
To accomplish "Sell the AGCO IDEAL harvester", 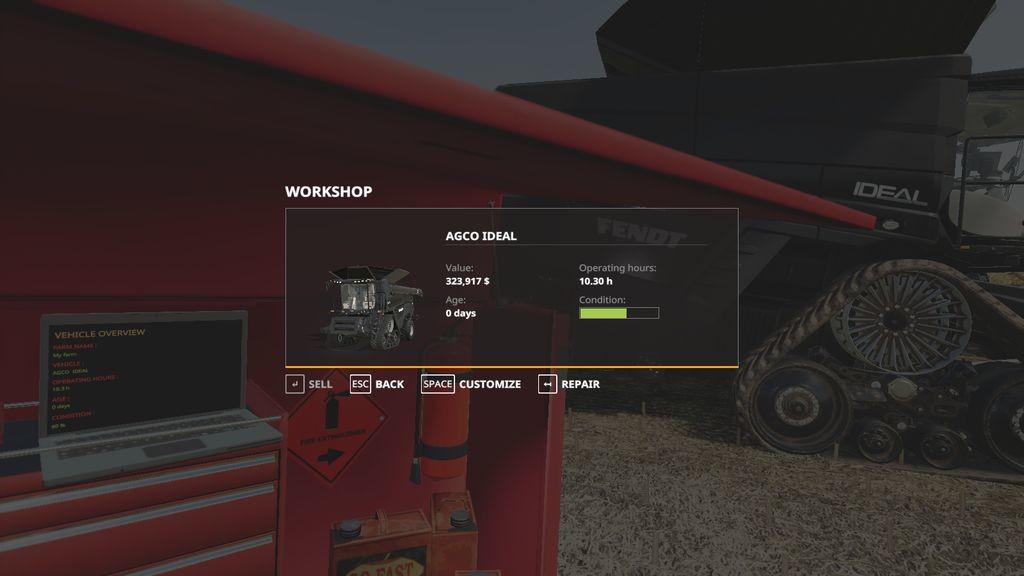I will point(309,384).
